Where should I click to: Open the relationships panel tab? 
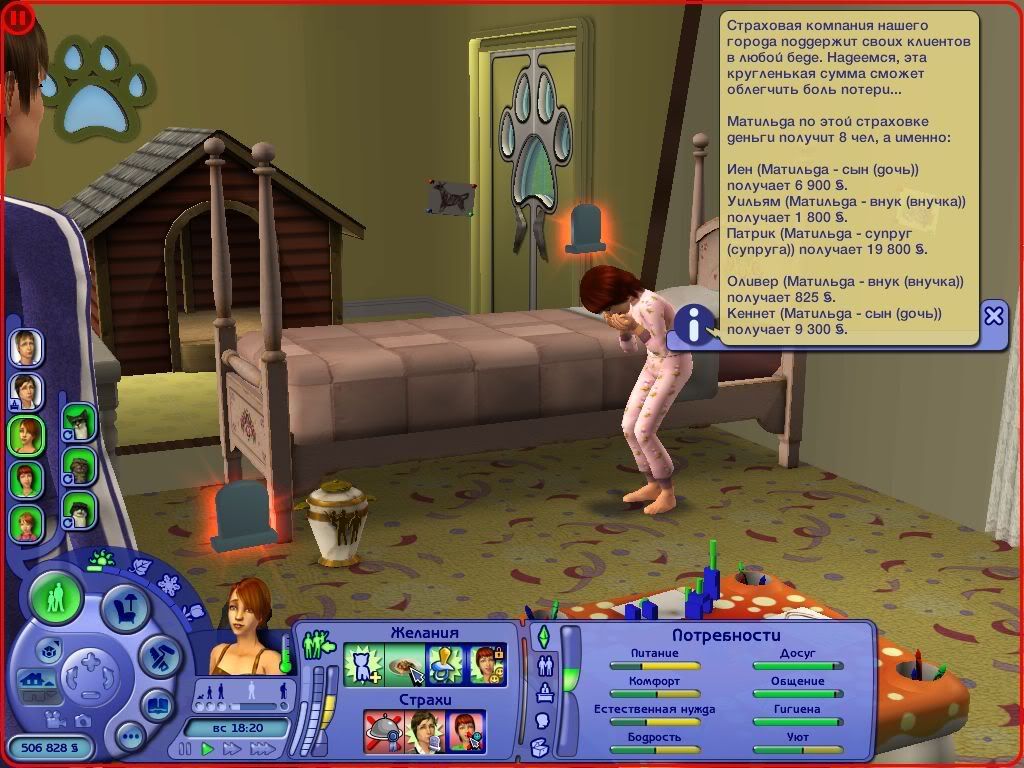pyautogui.click(x=547, y=664)
